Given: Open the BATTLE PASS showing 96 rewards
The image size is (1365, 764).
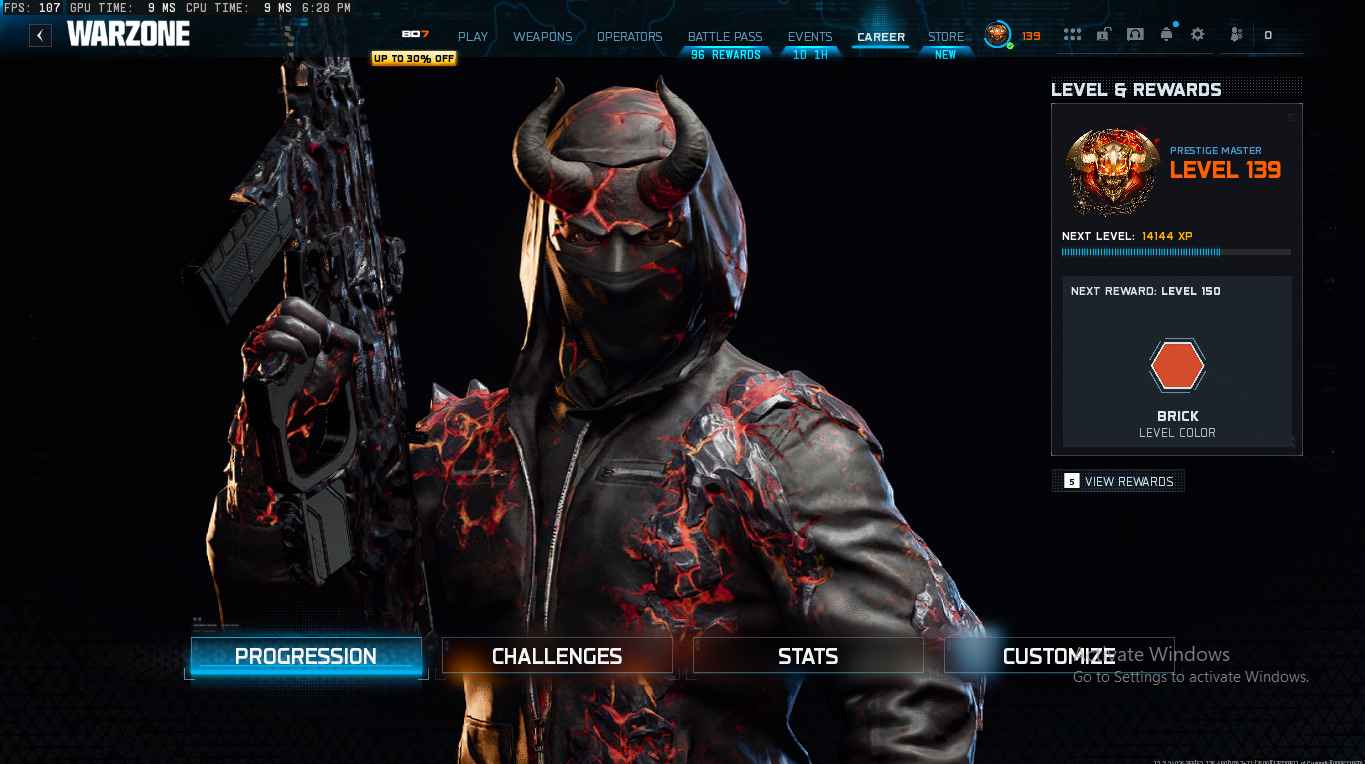Looking at the screenshot, I should 724,37.
